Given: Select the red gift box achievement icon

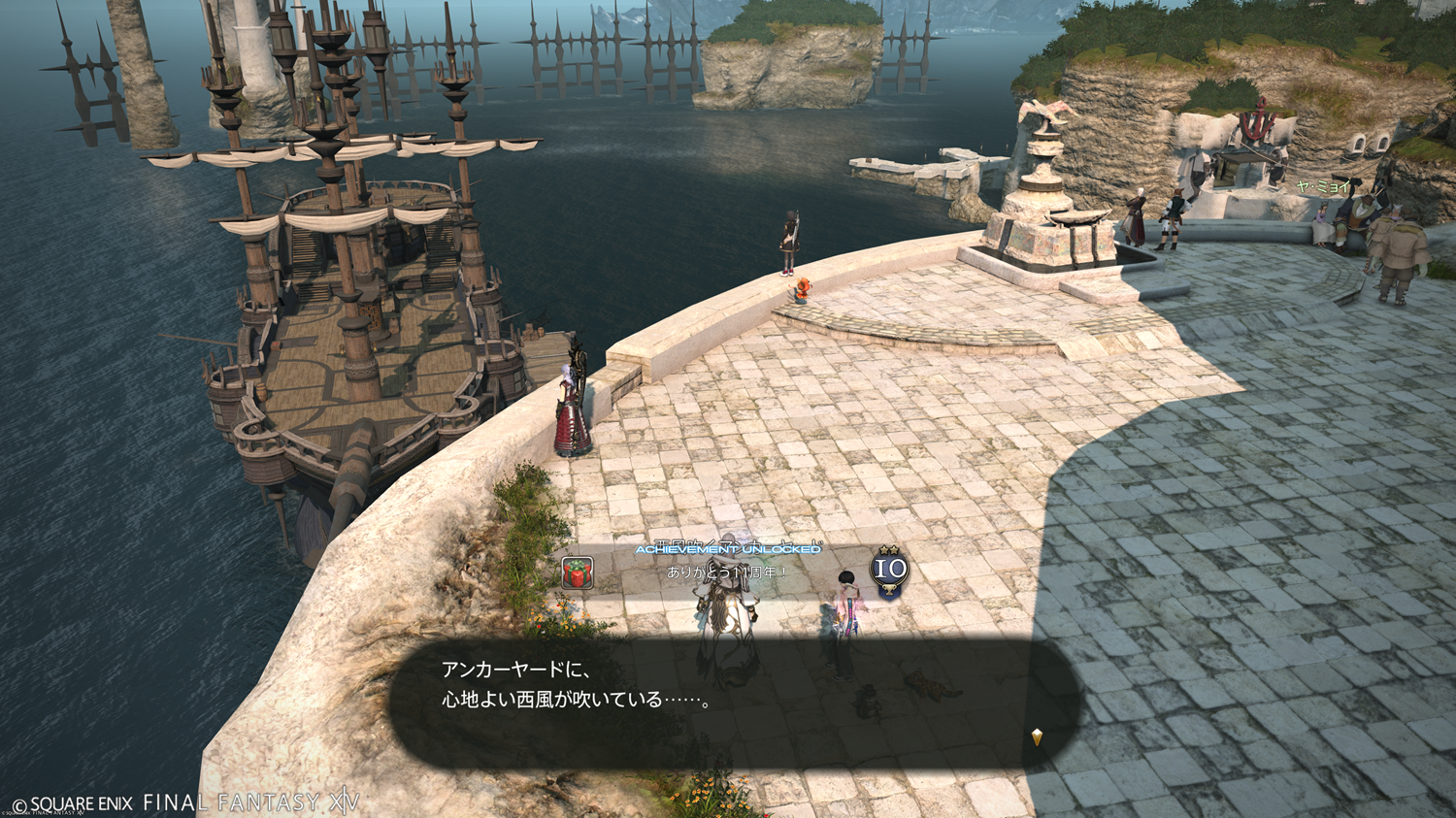Looking at the screenshot, I should [x=578, y=573].
